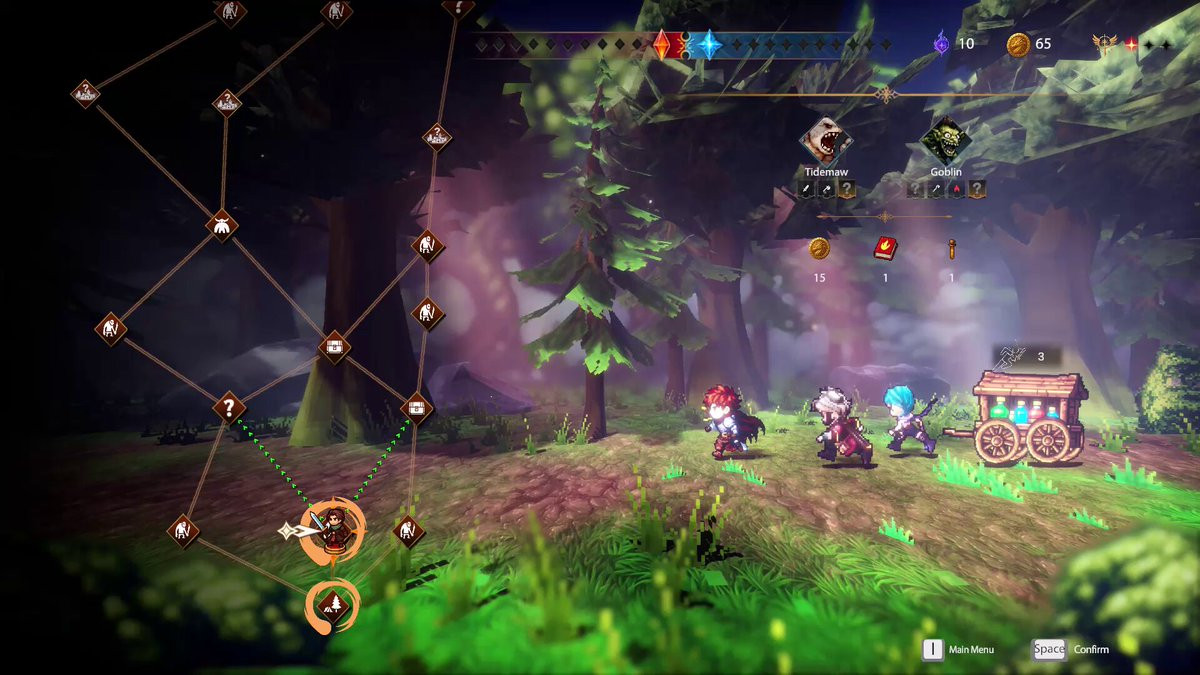Select the question mark mystery node
The height and width of the screenshot is (675, 1200).
pos(229,407)
